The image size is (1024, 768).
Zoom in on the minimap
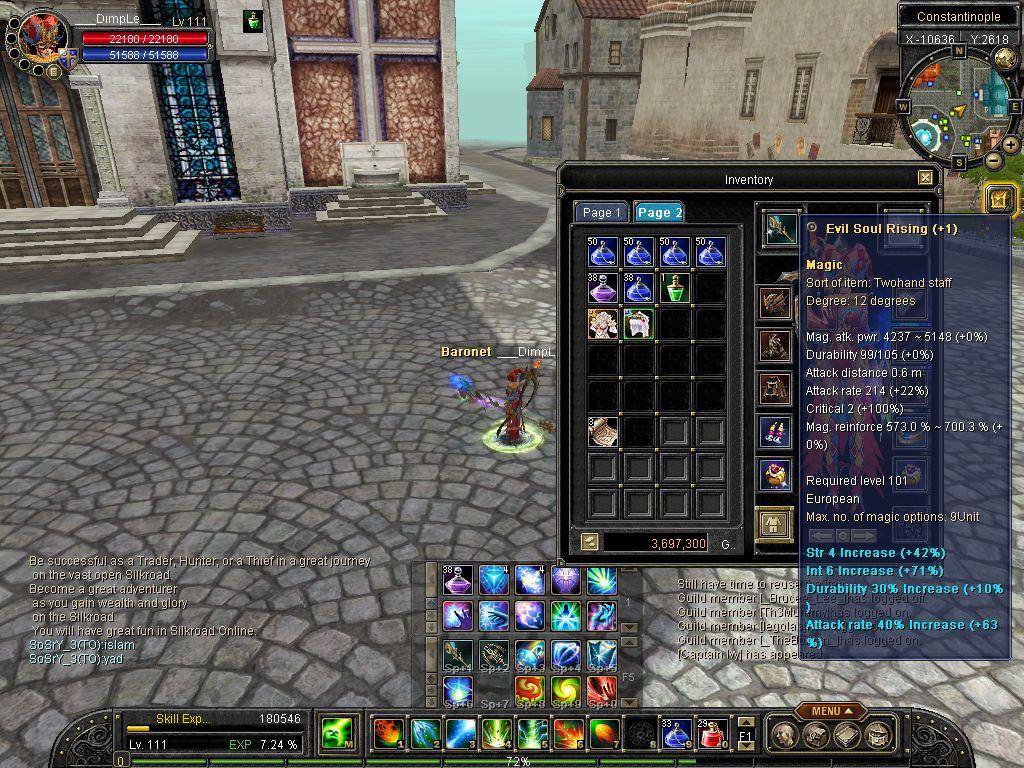pos(1011,145)
